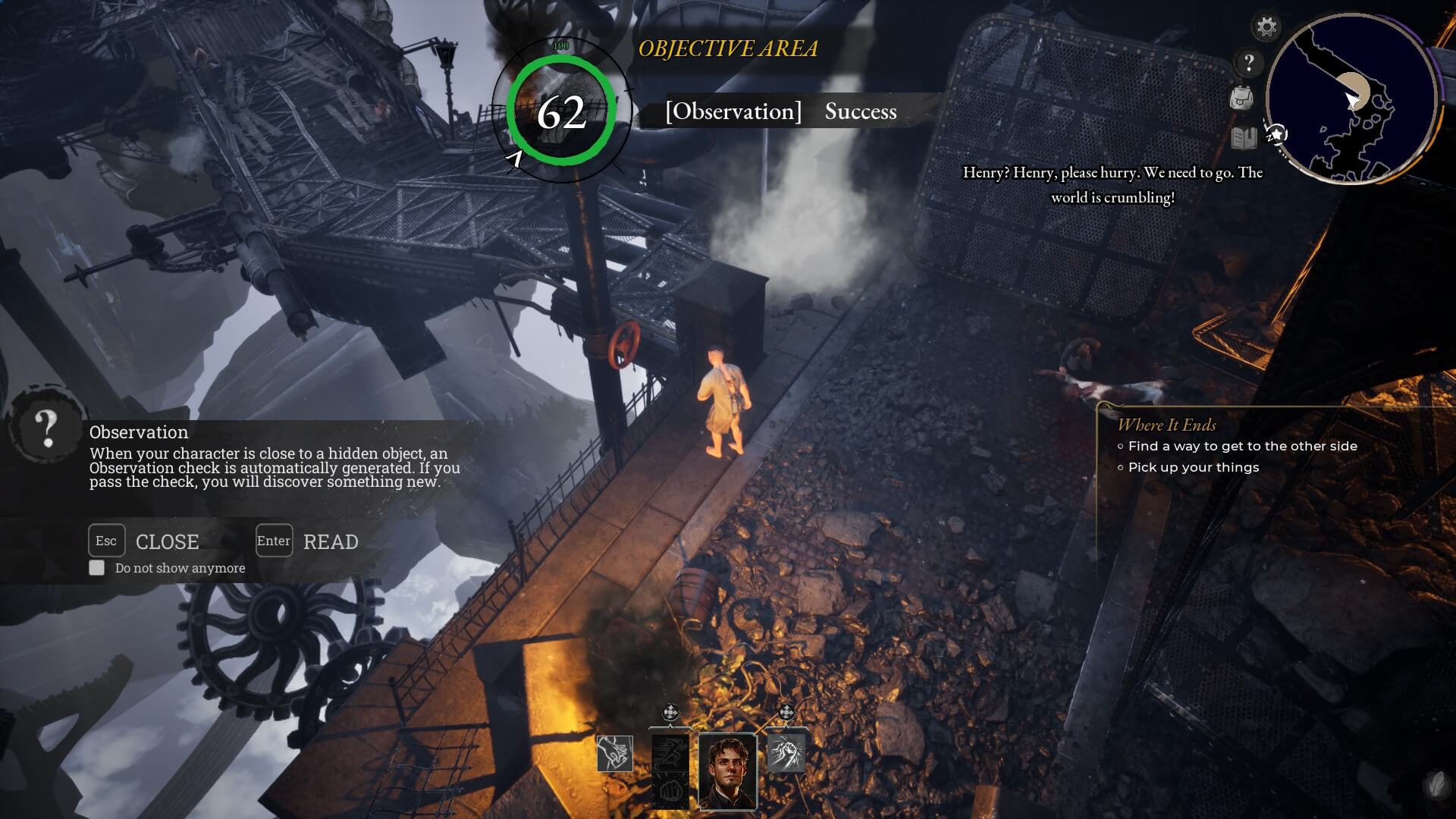Select the 'Pick up your things' objective
1456x819 pixels.
tap(1193, 468)
